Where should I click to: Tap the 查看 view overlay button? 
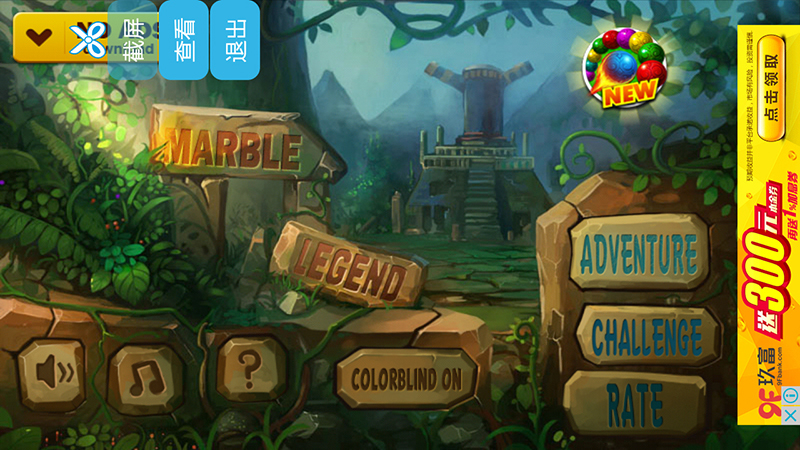(x=185, y=39)
